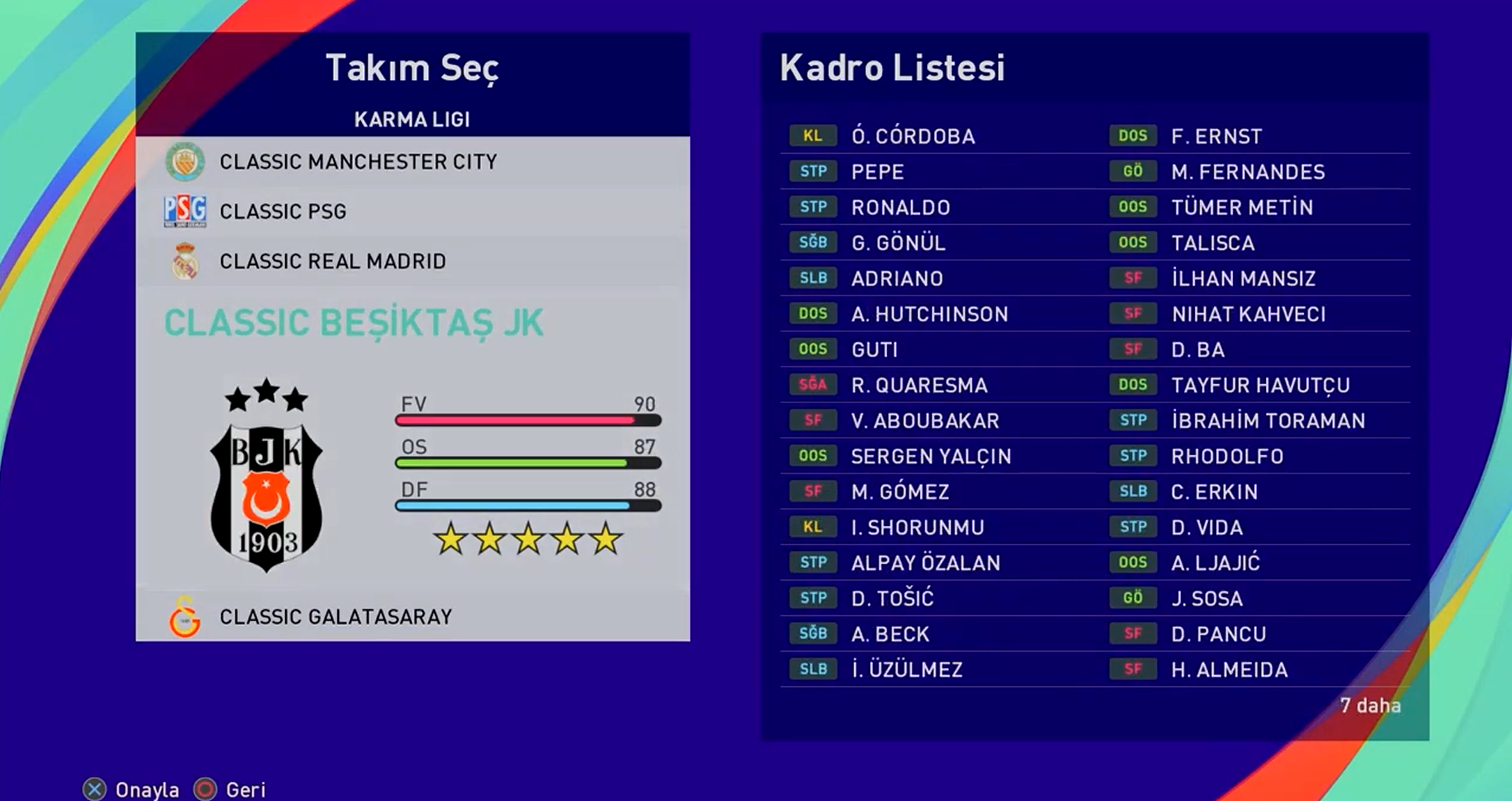Click goalkeeper Ó. Córdoba in squad list
This screenshot has width=1512, height=801.
point(913,137)
